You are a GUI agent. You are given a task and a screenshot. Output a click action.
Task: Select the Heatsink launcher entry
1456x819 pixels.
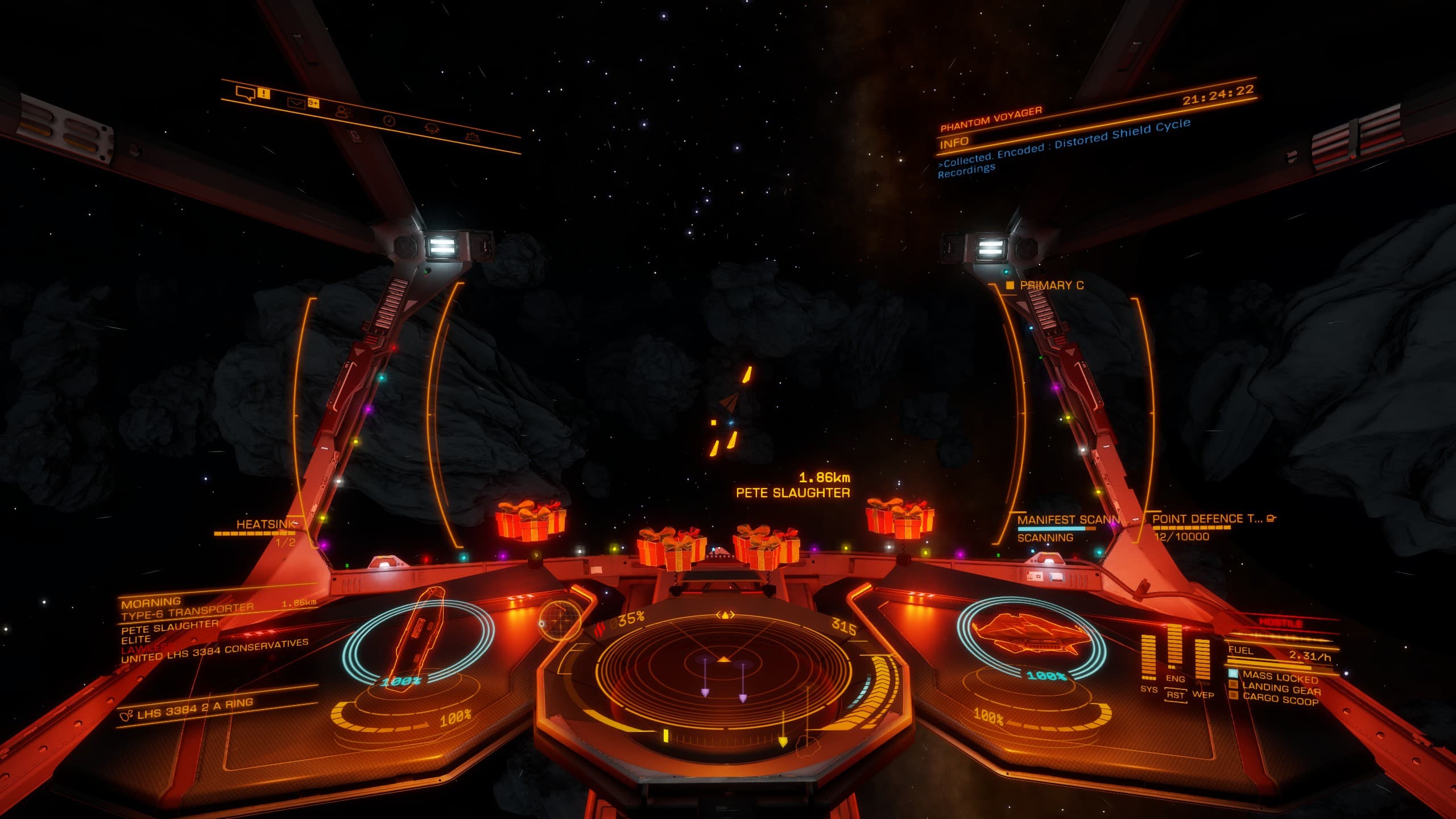(266, 524)
